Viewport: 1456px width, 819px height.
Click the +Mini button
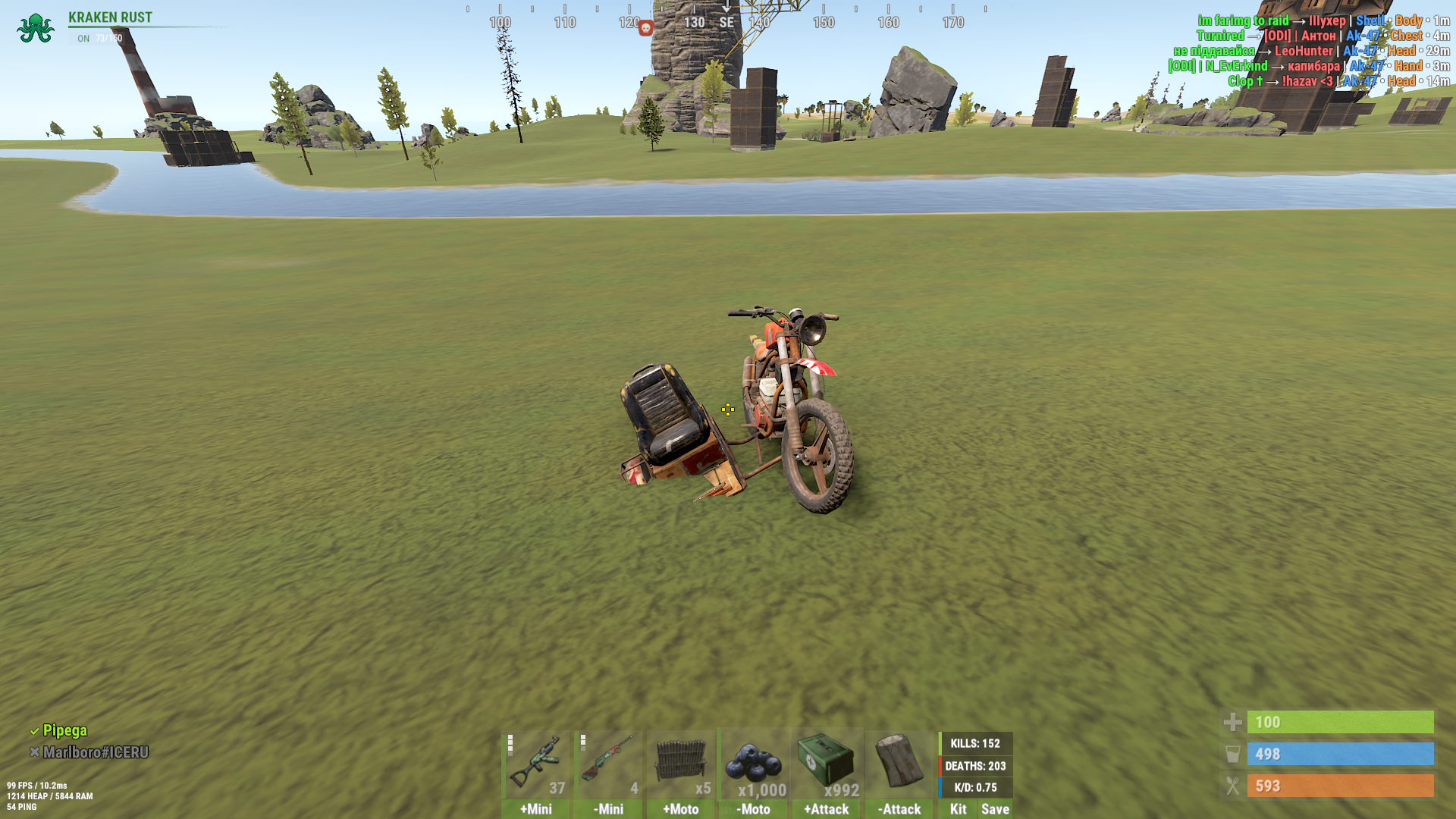(535, 809)
